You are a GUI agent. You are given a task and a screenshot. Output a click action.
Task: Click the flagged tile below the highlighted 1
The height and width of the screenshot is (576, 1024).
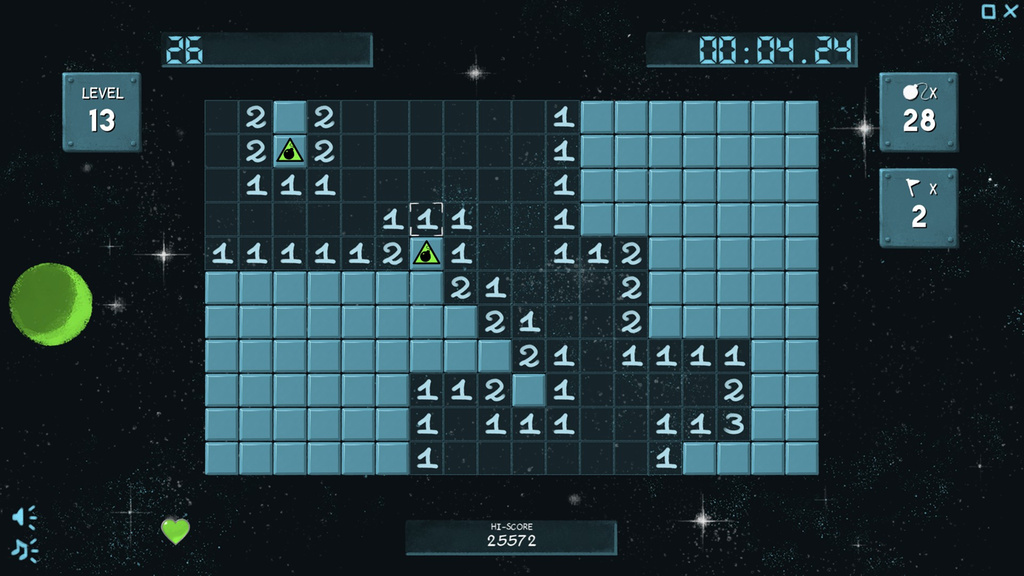pos(427,253)
